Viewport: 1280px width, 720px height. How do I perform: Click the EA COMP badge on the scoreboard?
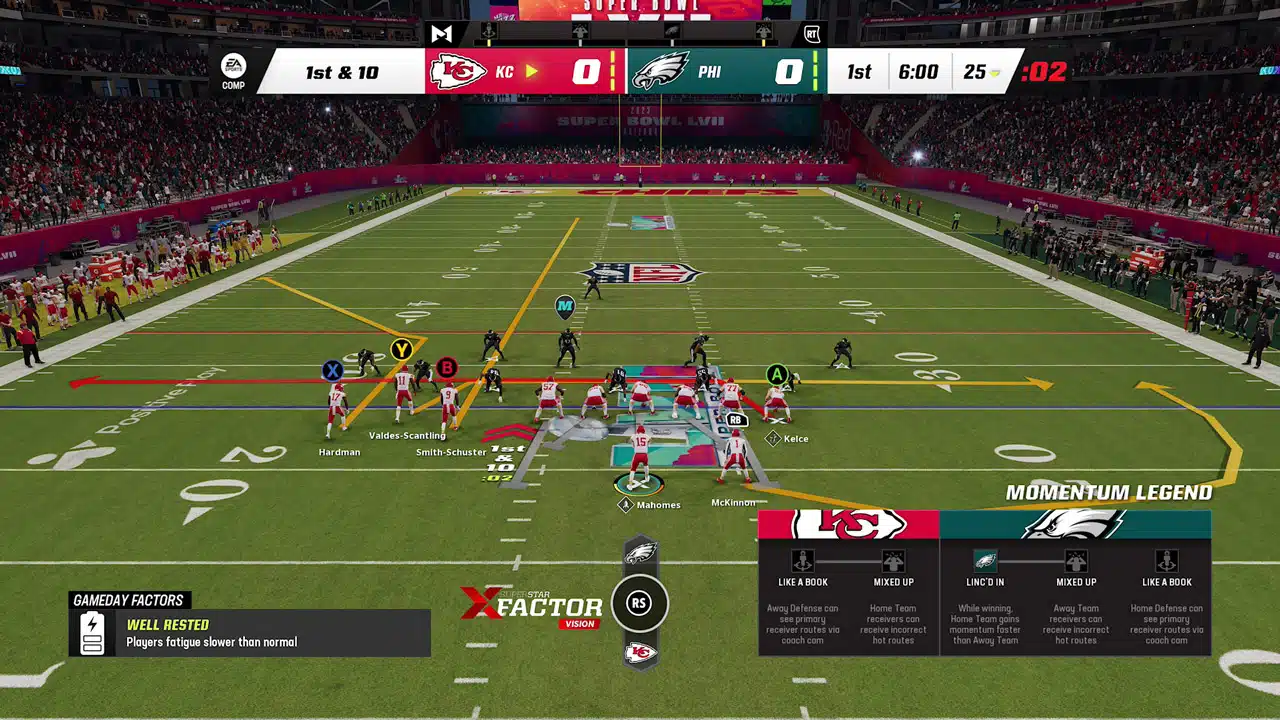[x=233, y=71]
